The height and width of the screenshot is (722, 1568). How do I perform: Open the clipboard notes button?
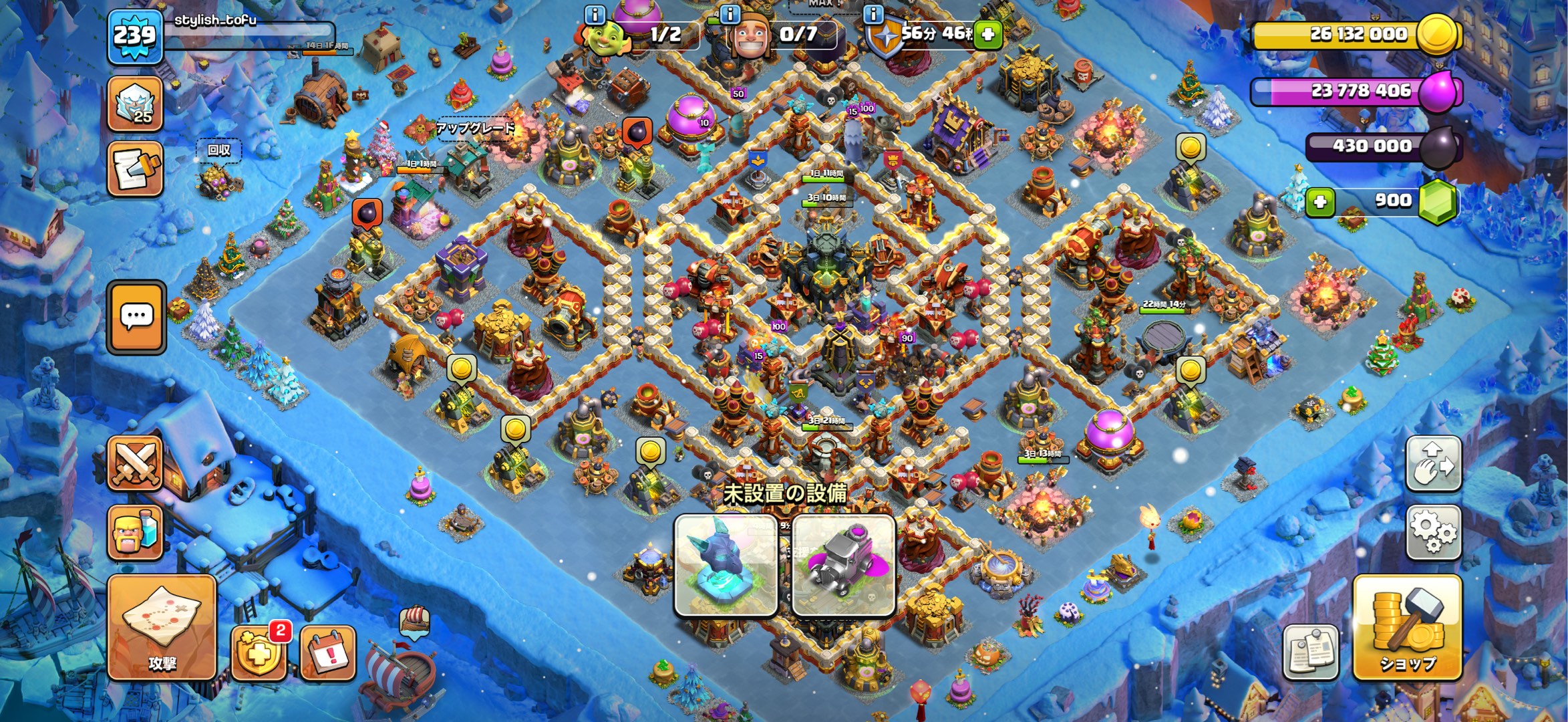1311,652
